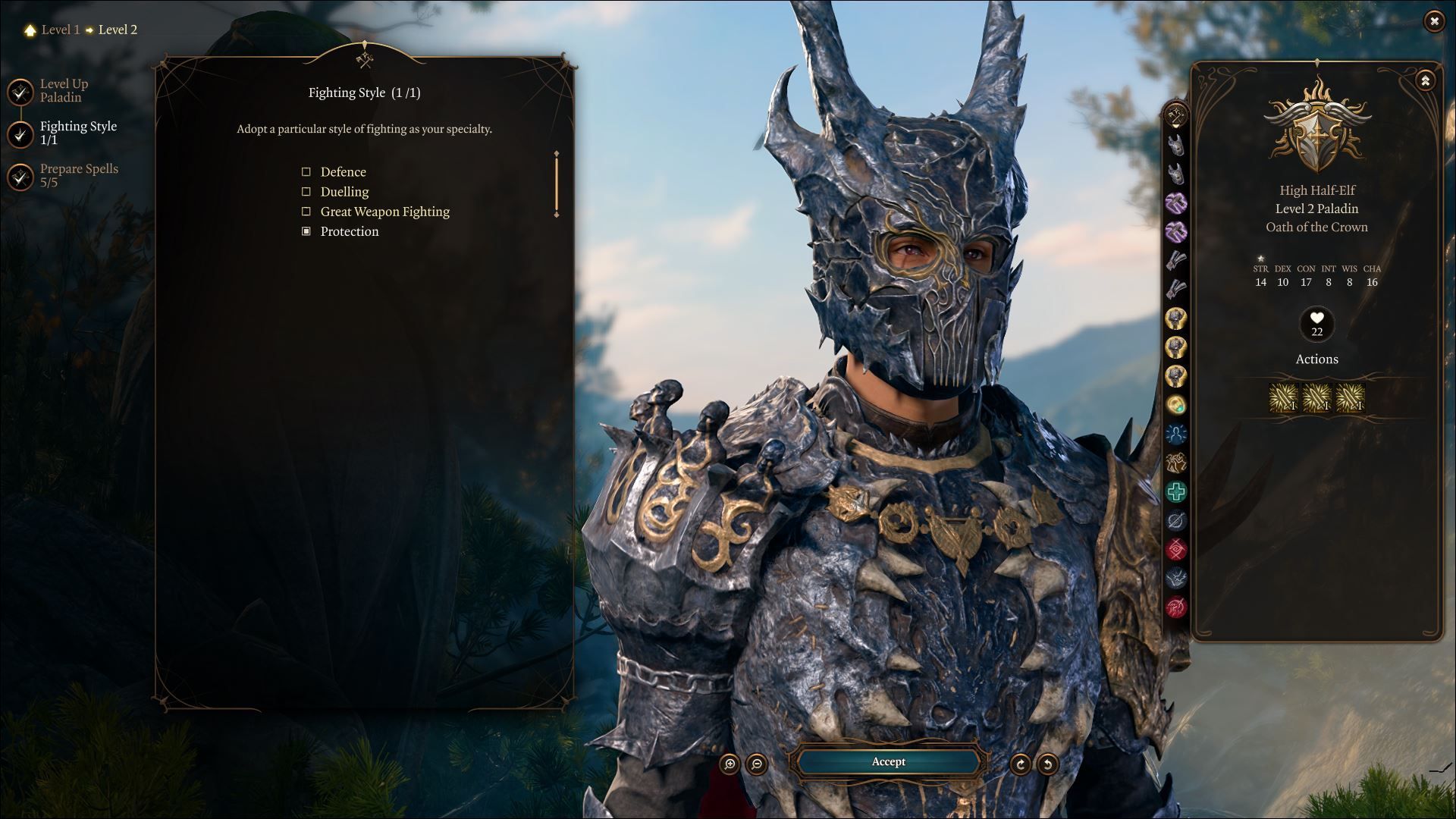Screen dimensions: 1456x819
Task: Pick Great Weapon Fighting style
Action: 306,212
